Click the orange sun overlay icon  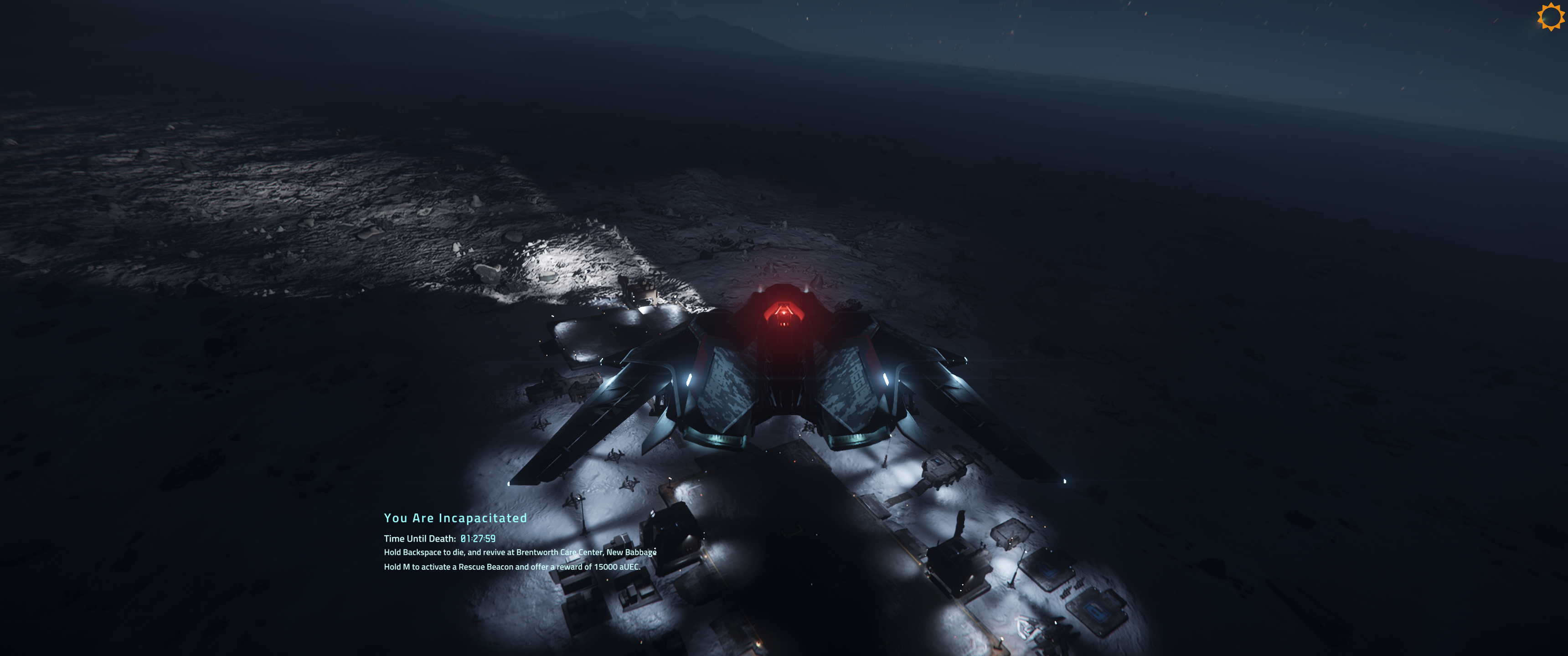pyautogui.click(x=1550, y=16)
